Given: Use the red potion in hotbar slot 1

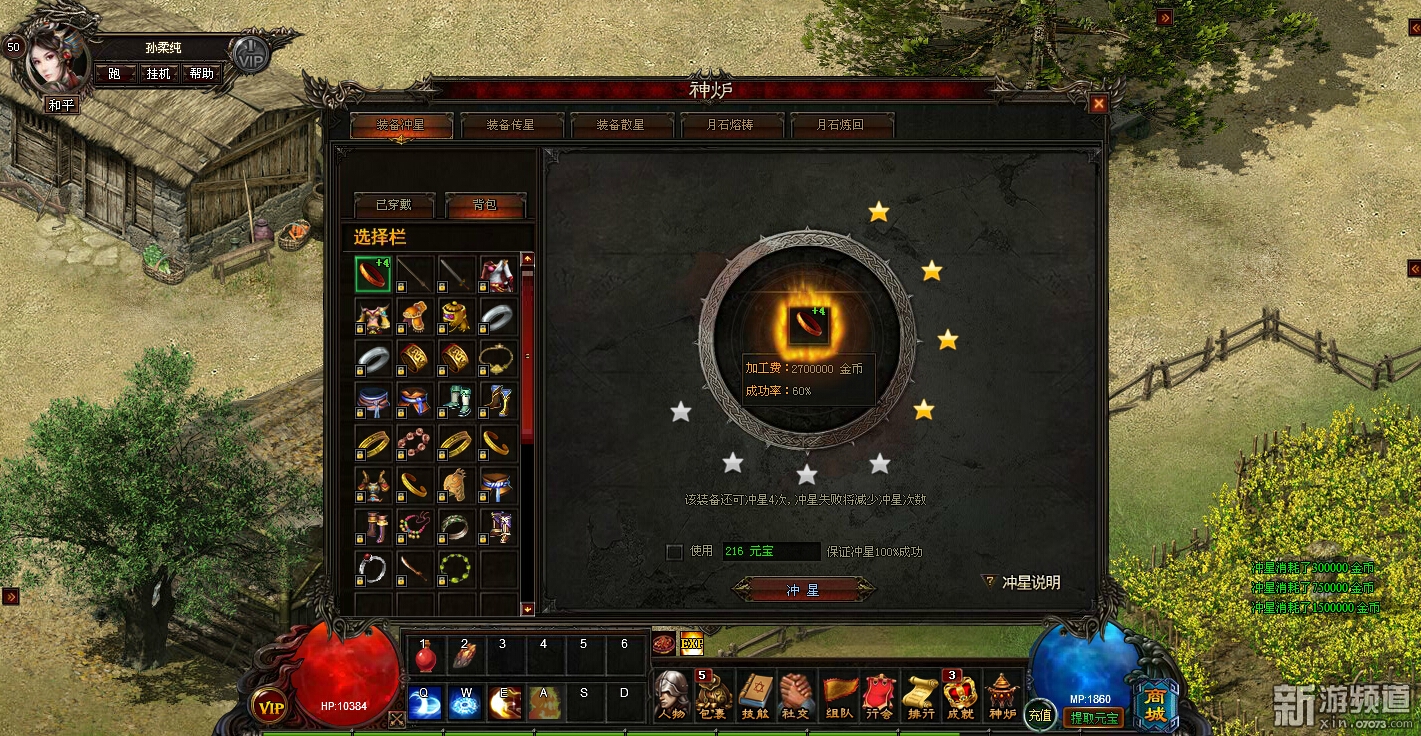Looking at the screenshot, I should coord(424,657).
